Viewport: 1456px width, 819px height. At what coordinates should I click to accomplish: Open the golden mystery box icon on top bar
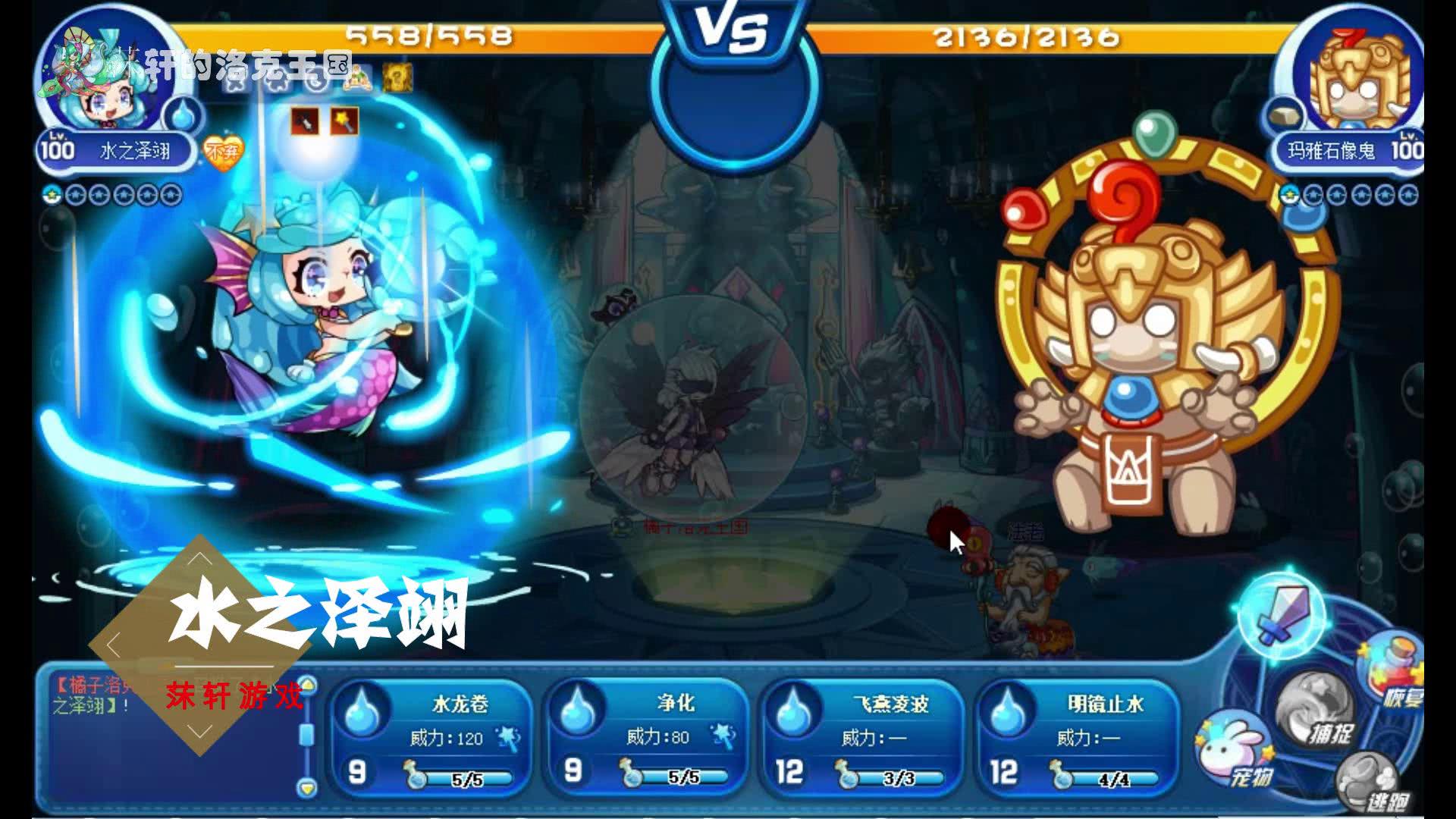[396, 76]
